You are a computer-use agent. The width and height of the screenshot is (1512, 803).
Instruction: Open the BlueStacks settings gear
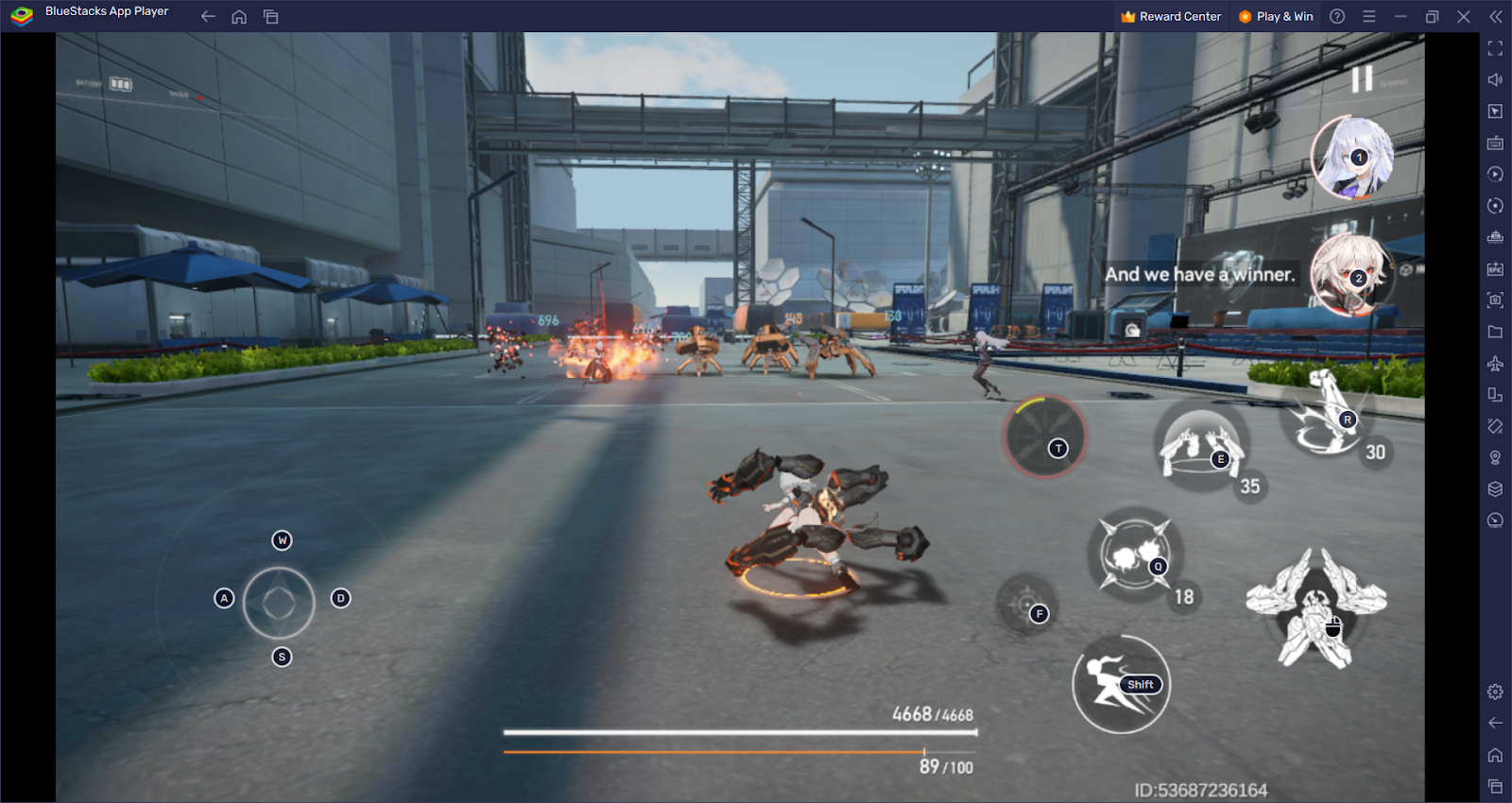click(x=1496, y=692)
